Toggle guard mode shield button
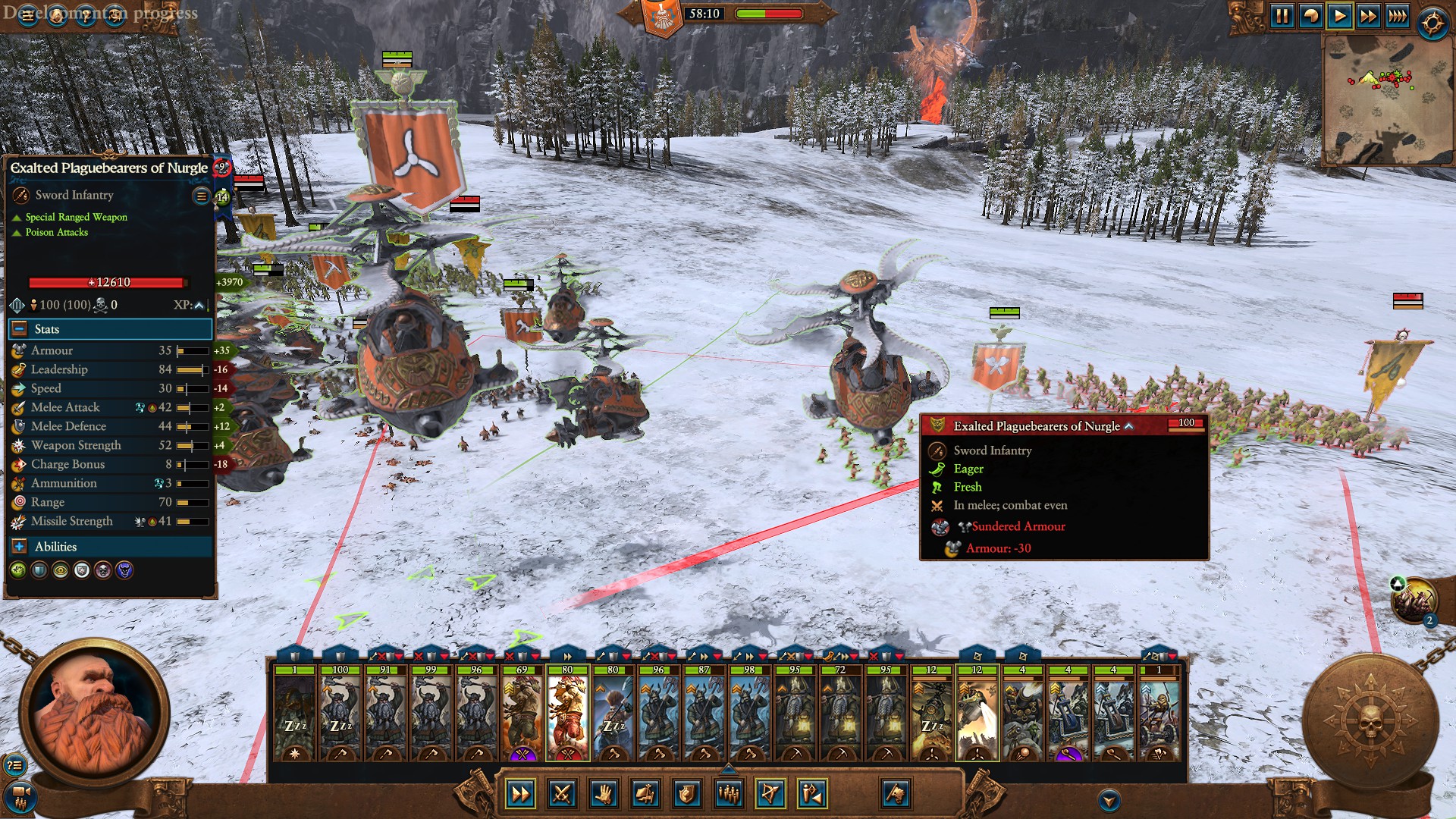This screenshot has width=1456, height=819. click(x=687, y=794)
